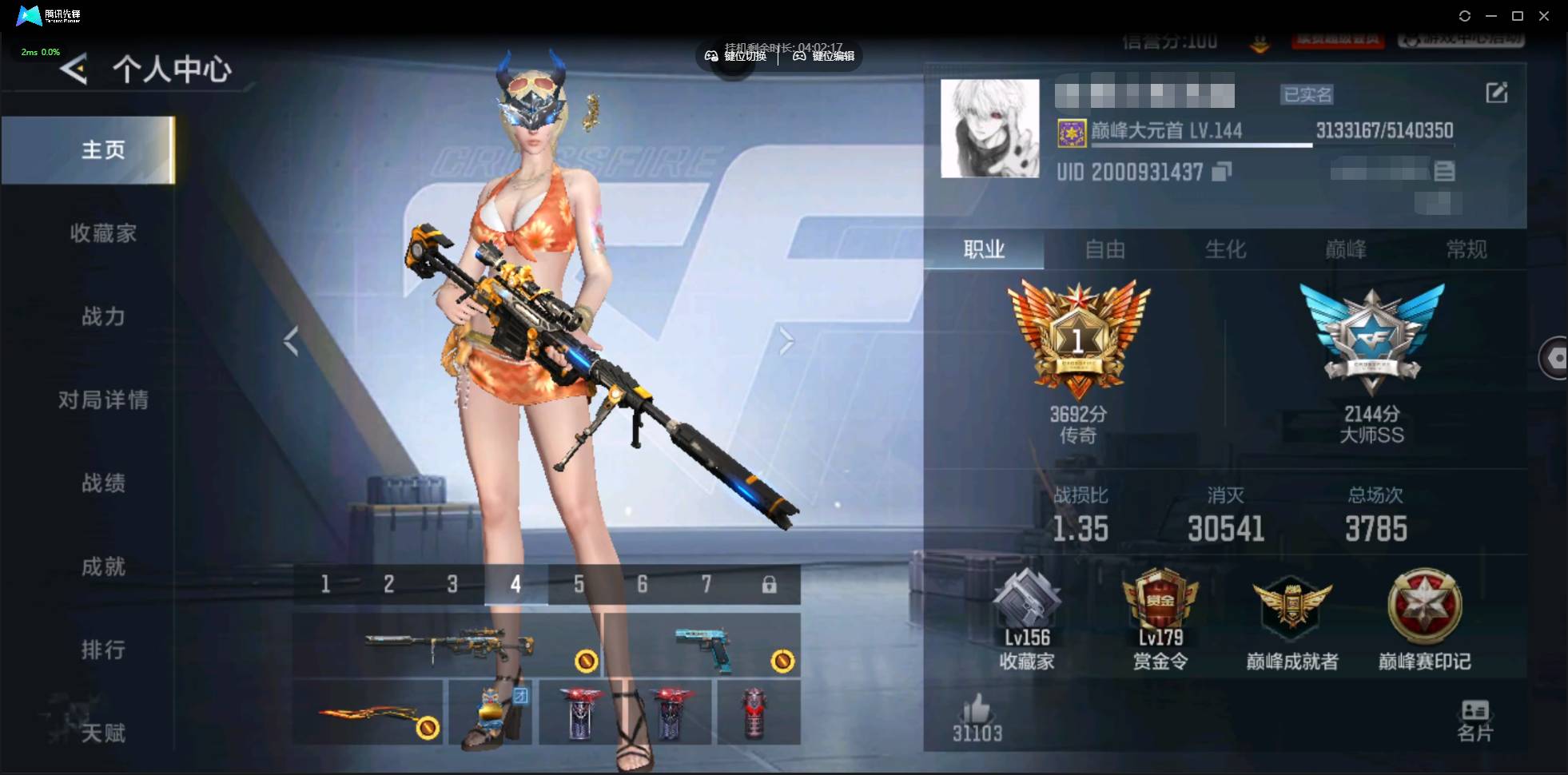Select loadout preset number 4
Viewport: 1568px width, 775px height.
pyautogui.click(x=515, y=584)
